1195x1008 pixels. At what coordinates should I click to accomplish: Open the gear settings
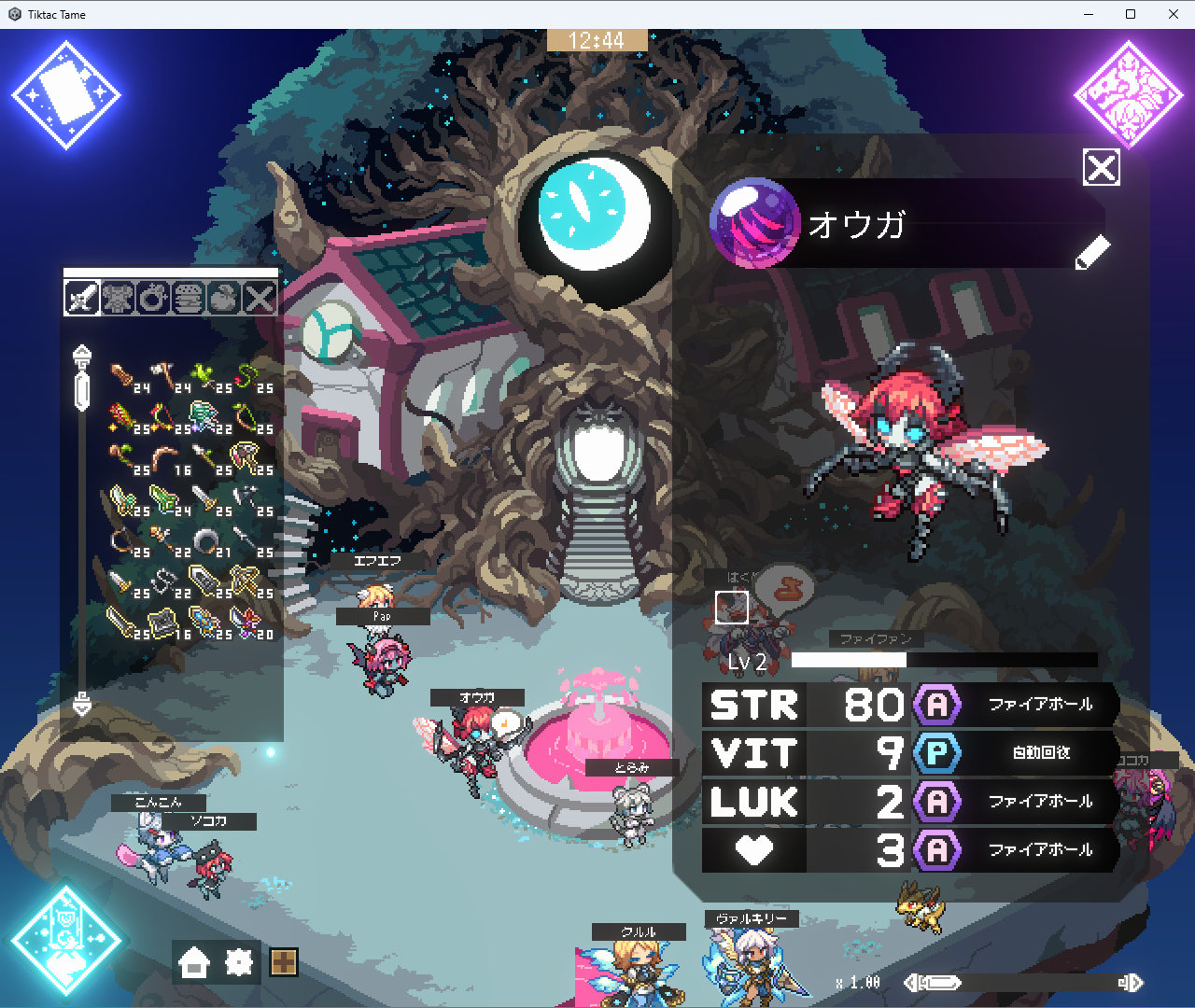pos(239,962)
